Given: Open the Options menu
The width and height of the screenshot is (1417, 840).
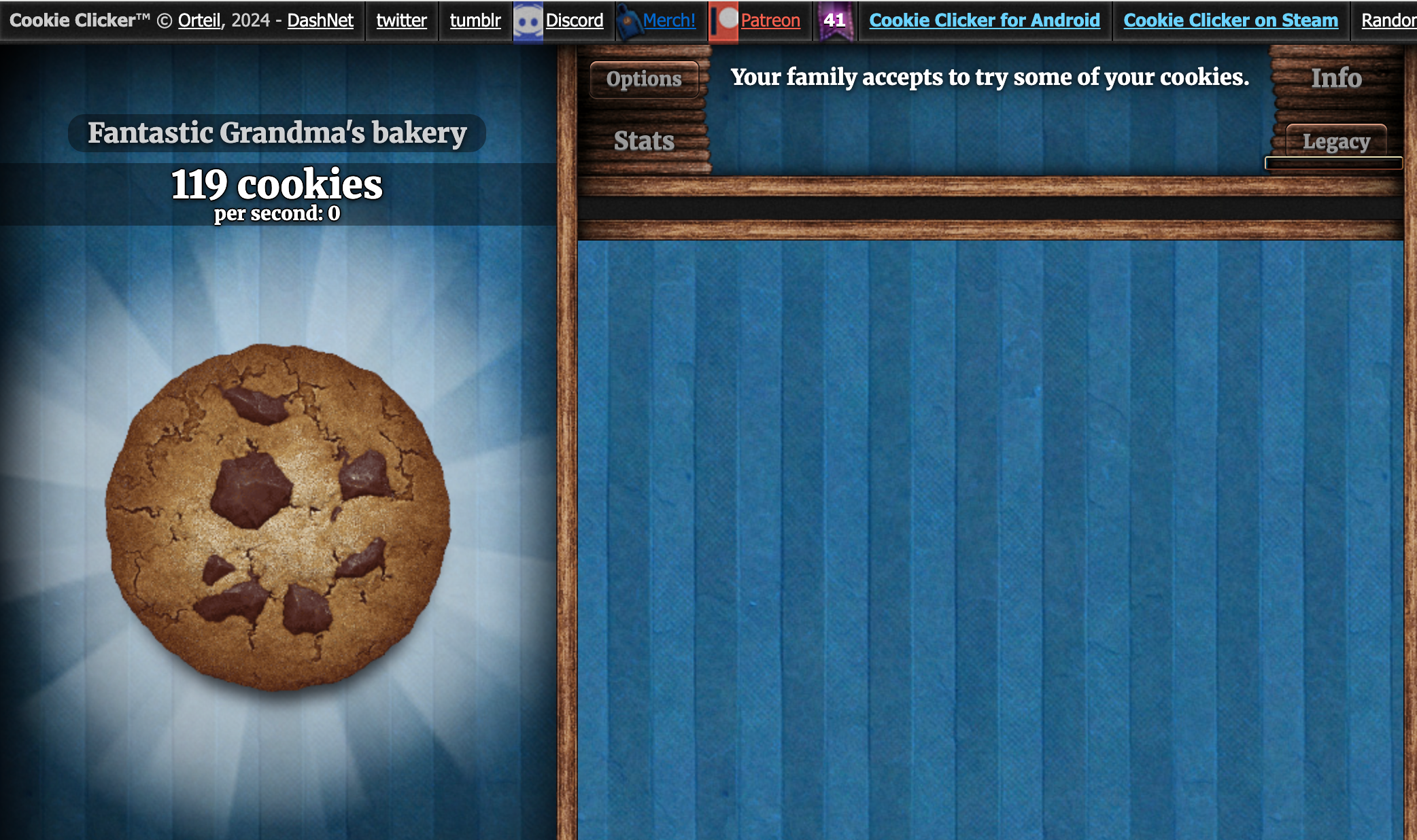Looking at the screenshot, I should (x=644, y=79).
